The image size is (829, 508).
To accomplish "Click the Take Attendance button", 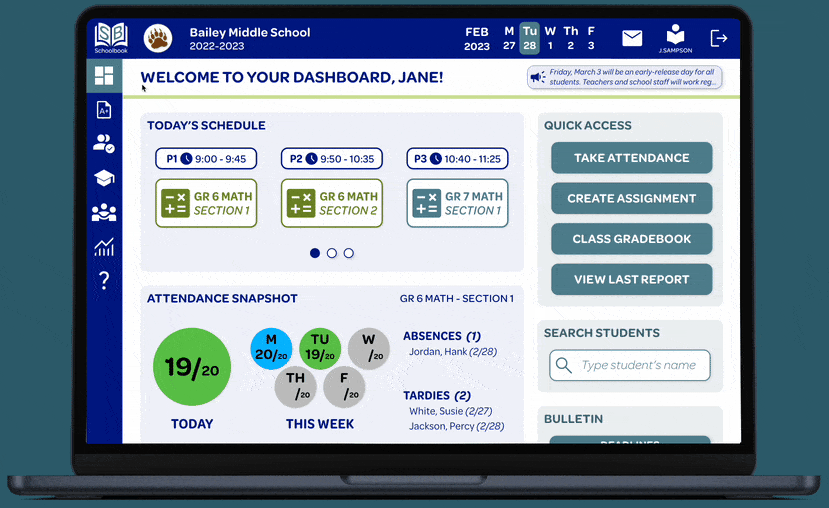I will [631, 158].
